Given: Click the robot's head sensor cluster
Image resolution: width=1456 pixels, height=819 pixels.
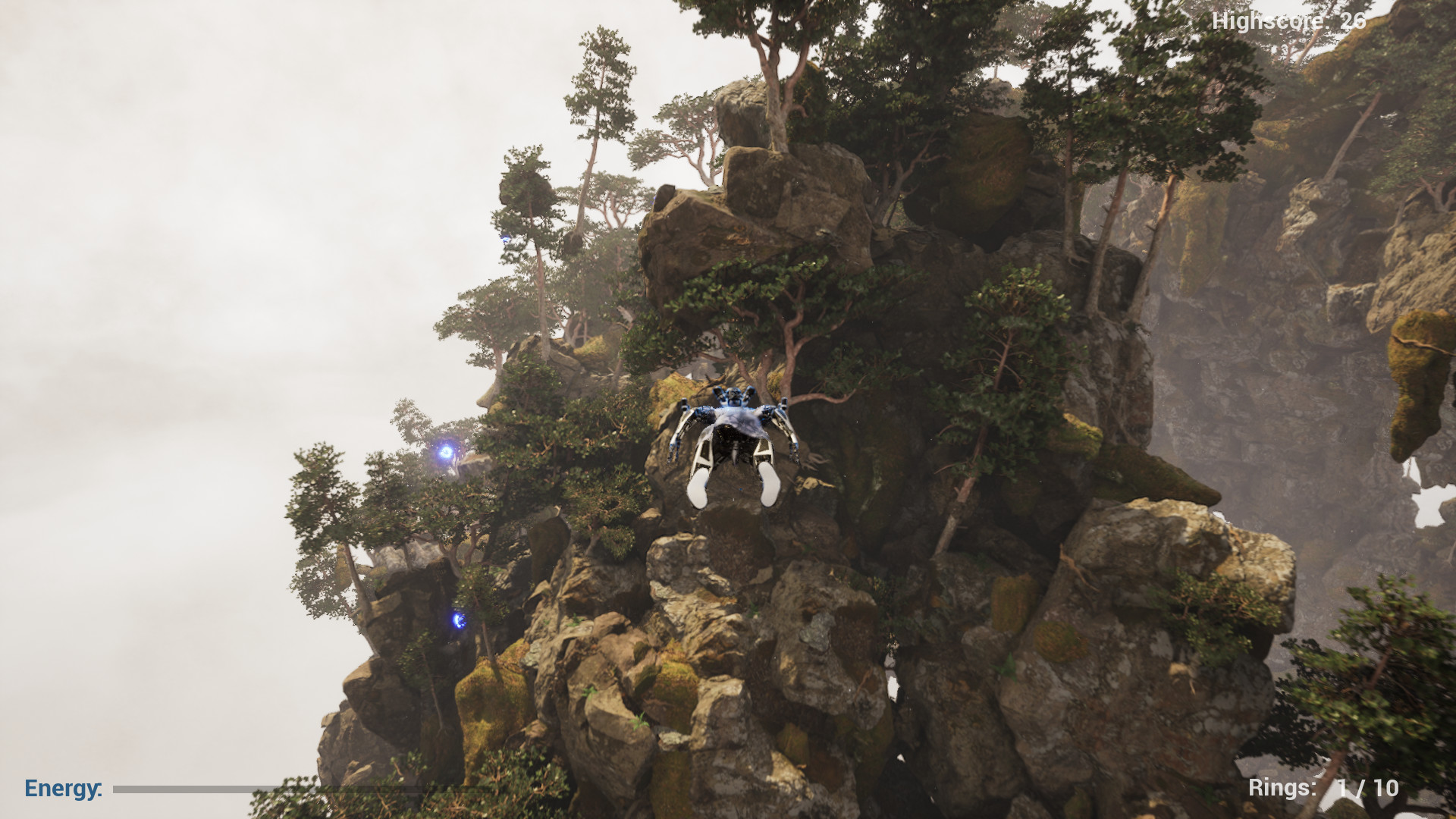Looking at the screenshot, I should pos(733,394).
